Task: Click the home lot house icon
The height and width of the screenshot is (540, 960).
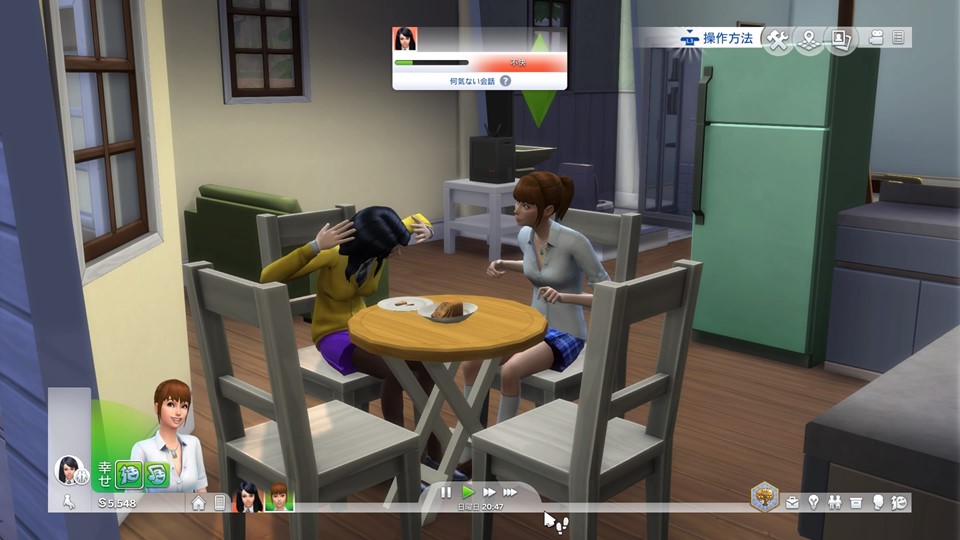Action: 199,503
